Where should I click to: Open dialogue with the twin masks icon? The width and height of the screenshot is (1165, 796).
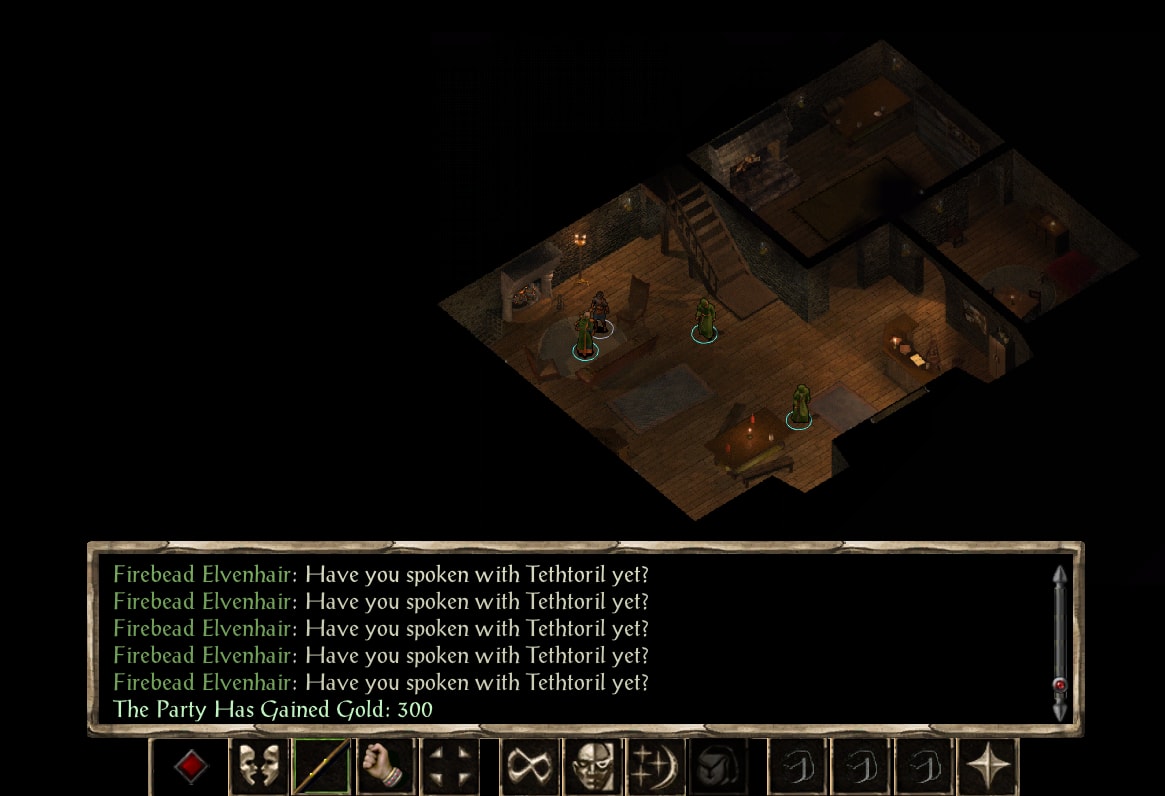(x=258, y=767)
